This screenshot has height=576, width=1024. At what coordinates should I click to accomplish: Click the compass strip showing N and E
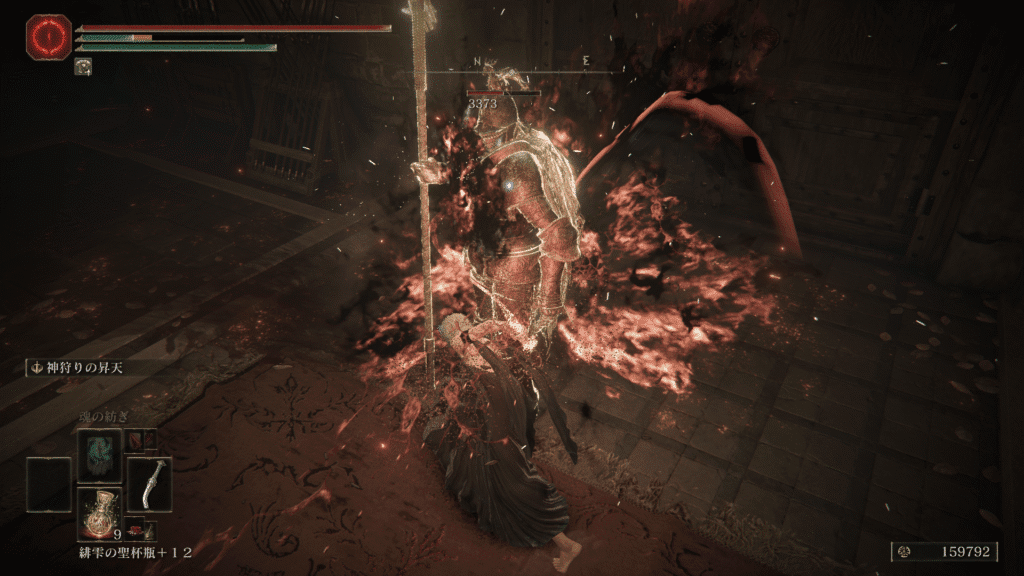[x=531, y=63]
